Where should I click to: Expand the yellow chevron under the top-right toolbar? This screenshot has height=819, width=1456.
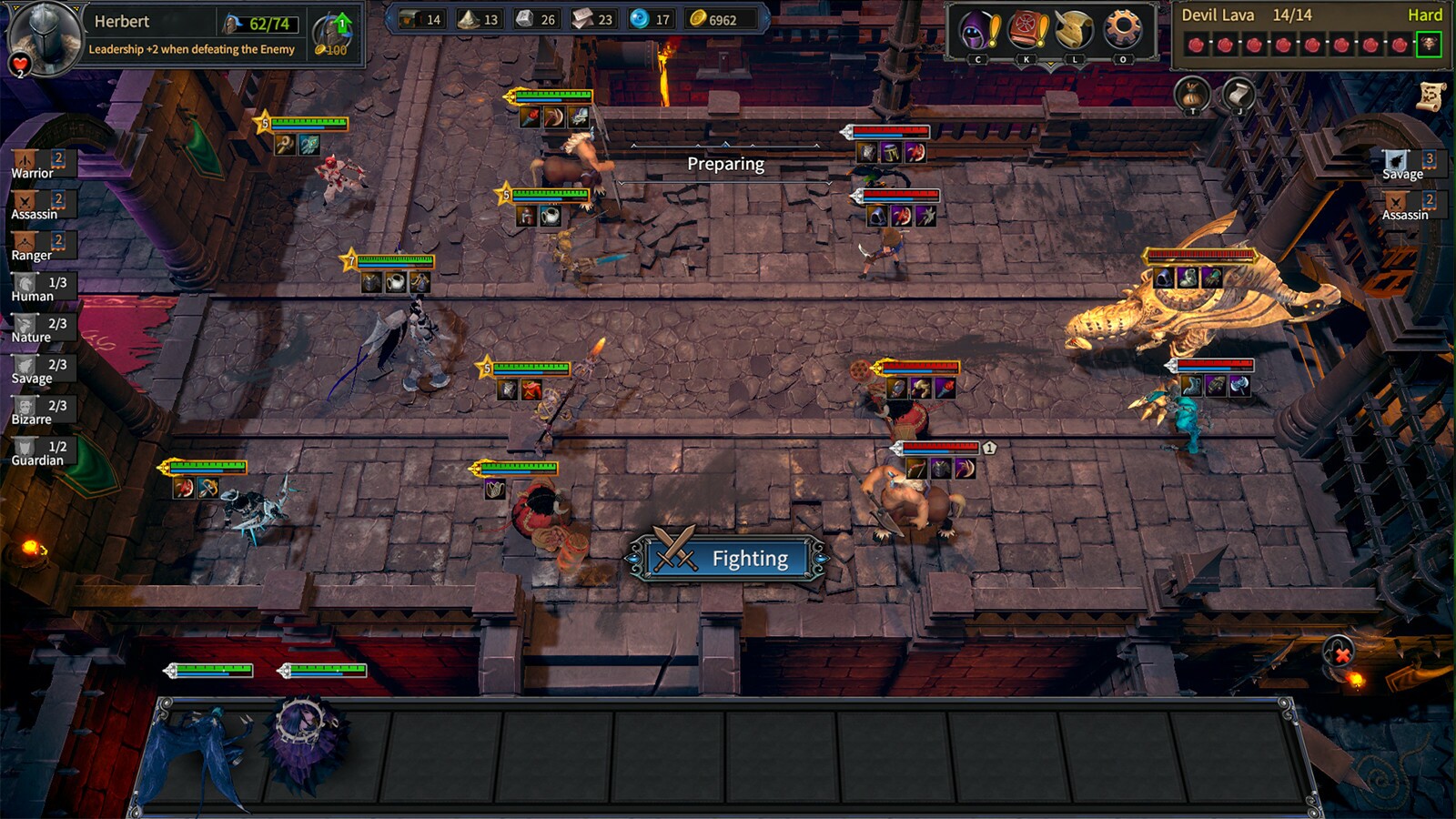pos(1051,65)
